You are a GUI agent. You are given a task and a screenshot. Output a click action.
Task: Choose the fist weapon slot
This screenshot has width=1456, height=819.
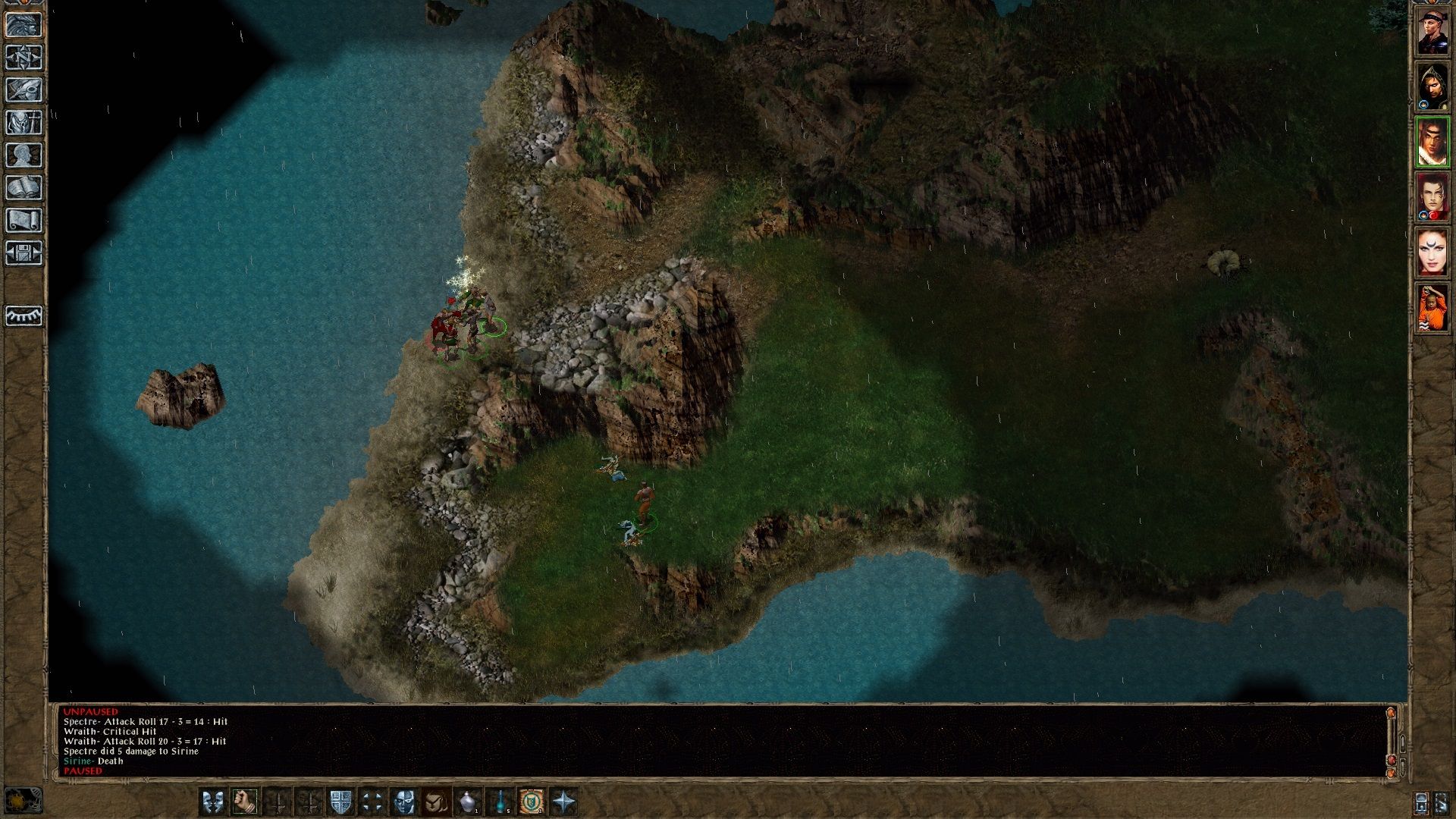[x=245, y=801]
